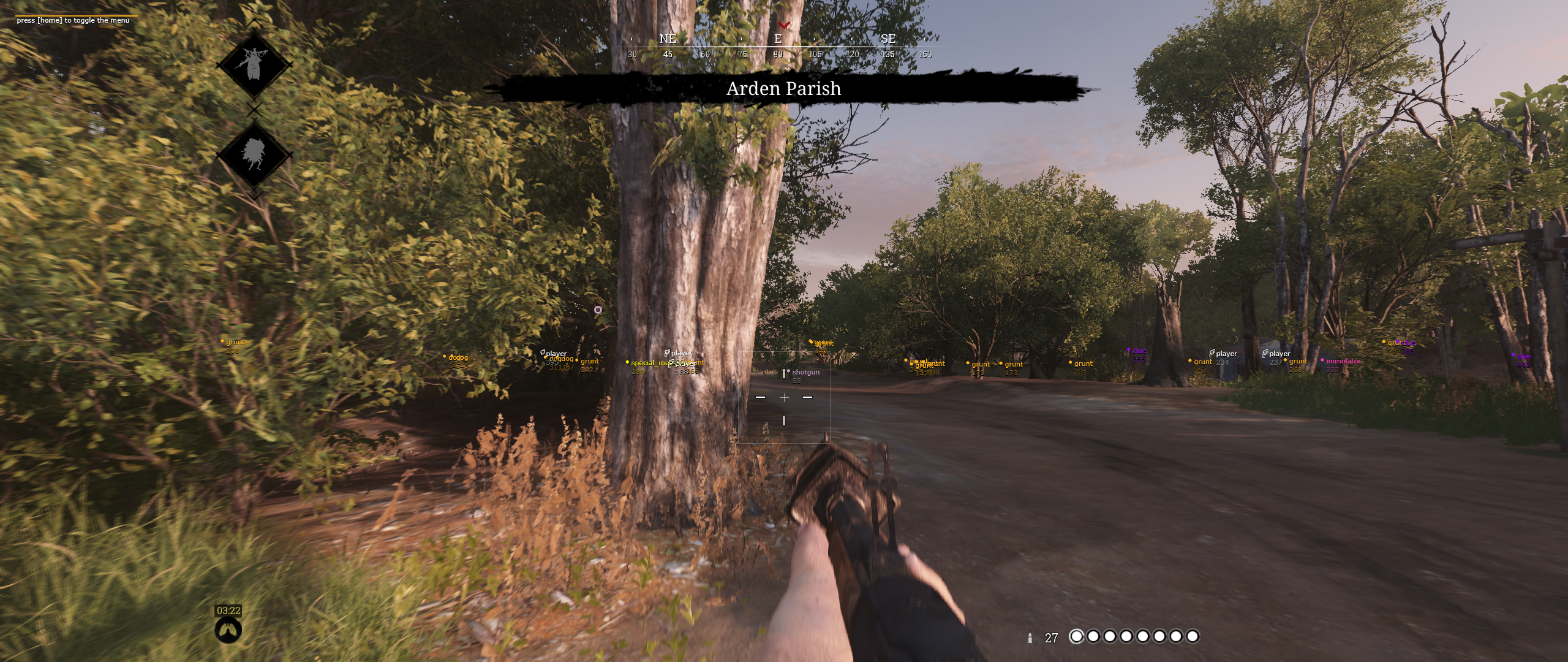Select the Arden Parish banner title
Image resolution: width=1568 pixels, height=662 pixels.
point(784,89)
